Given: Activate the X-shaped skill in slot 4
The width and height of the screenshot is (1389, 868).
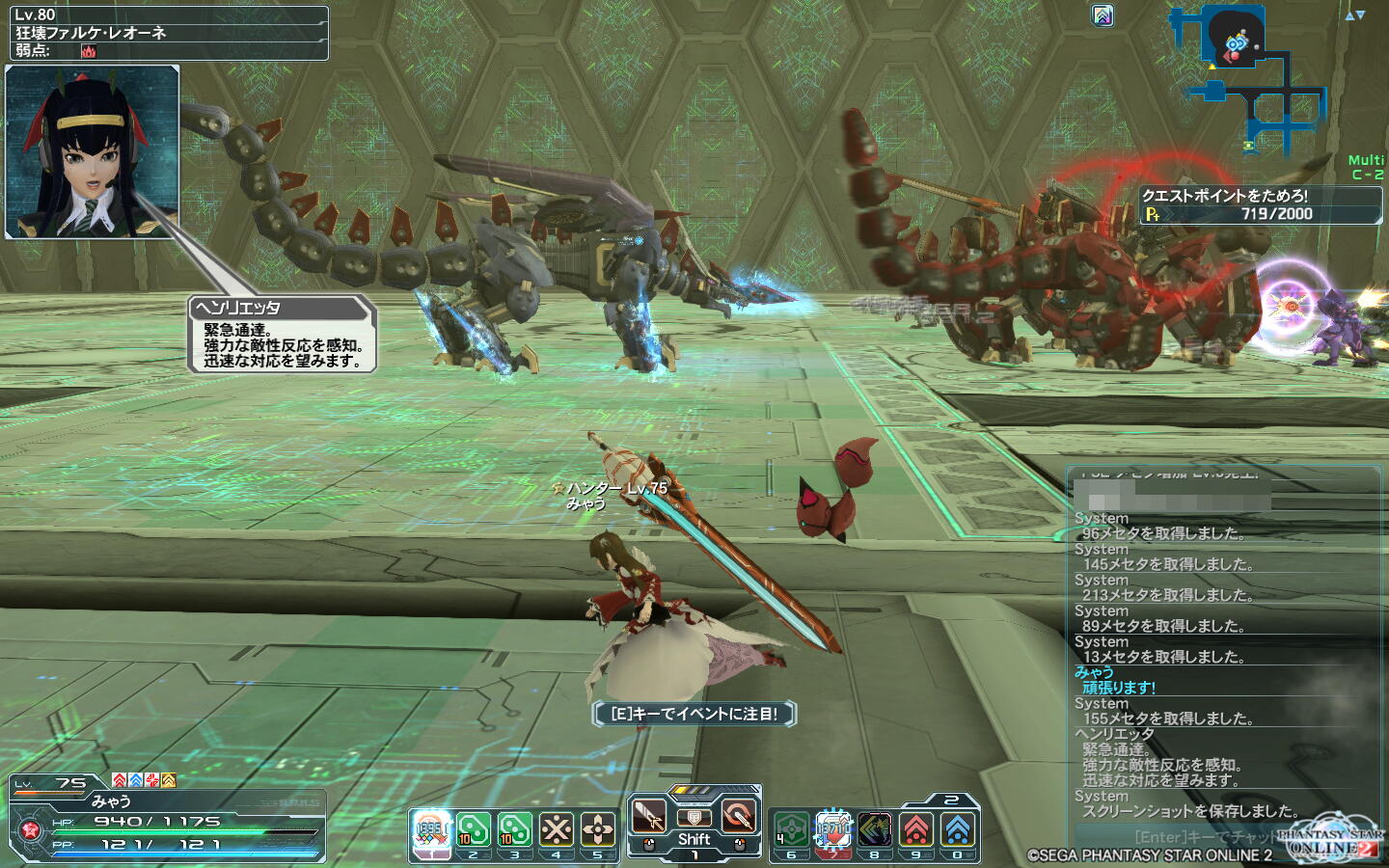Looking at the screenshot, I should (556, 829).
